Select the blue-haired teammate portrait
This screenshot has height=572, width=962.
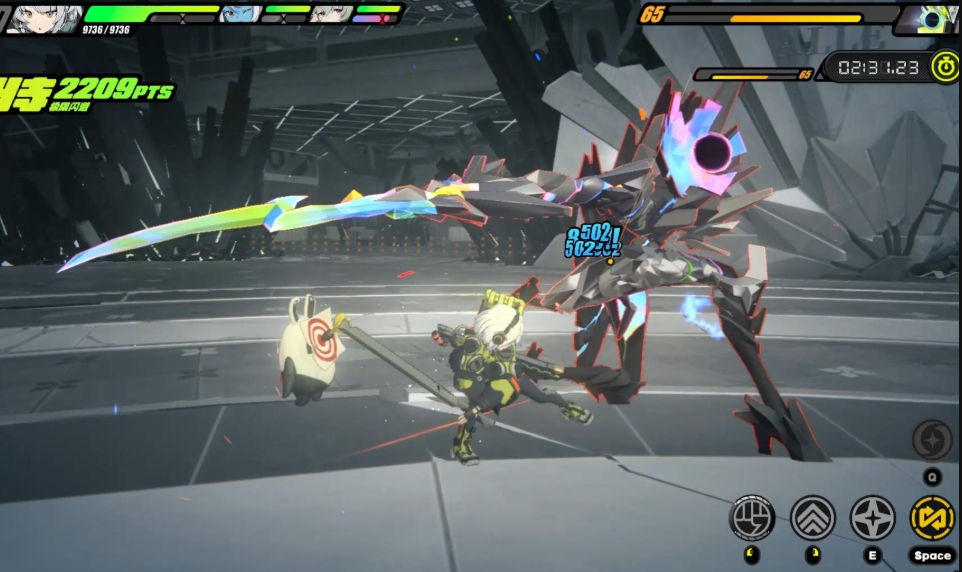click(240, 14)
